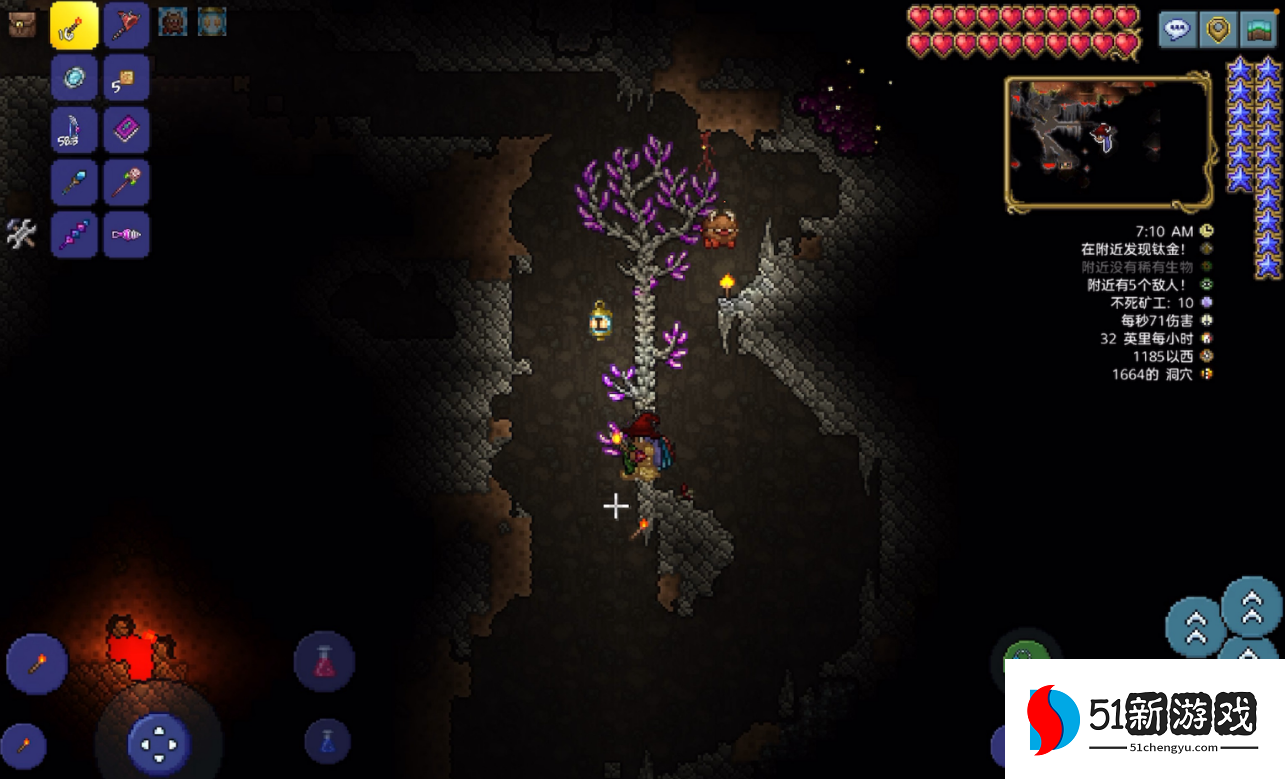1285x779 pixels.
Task: Select the purple spell book slot
Action: pyautogui.click(x=127, y=131)
